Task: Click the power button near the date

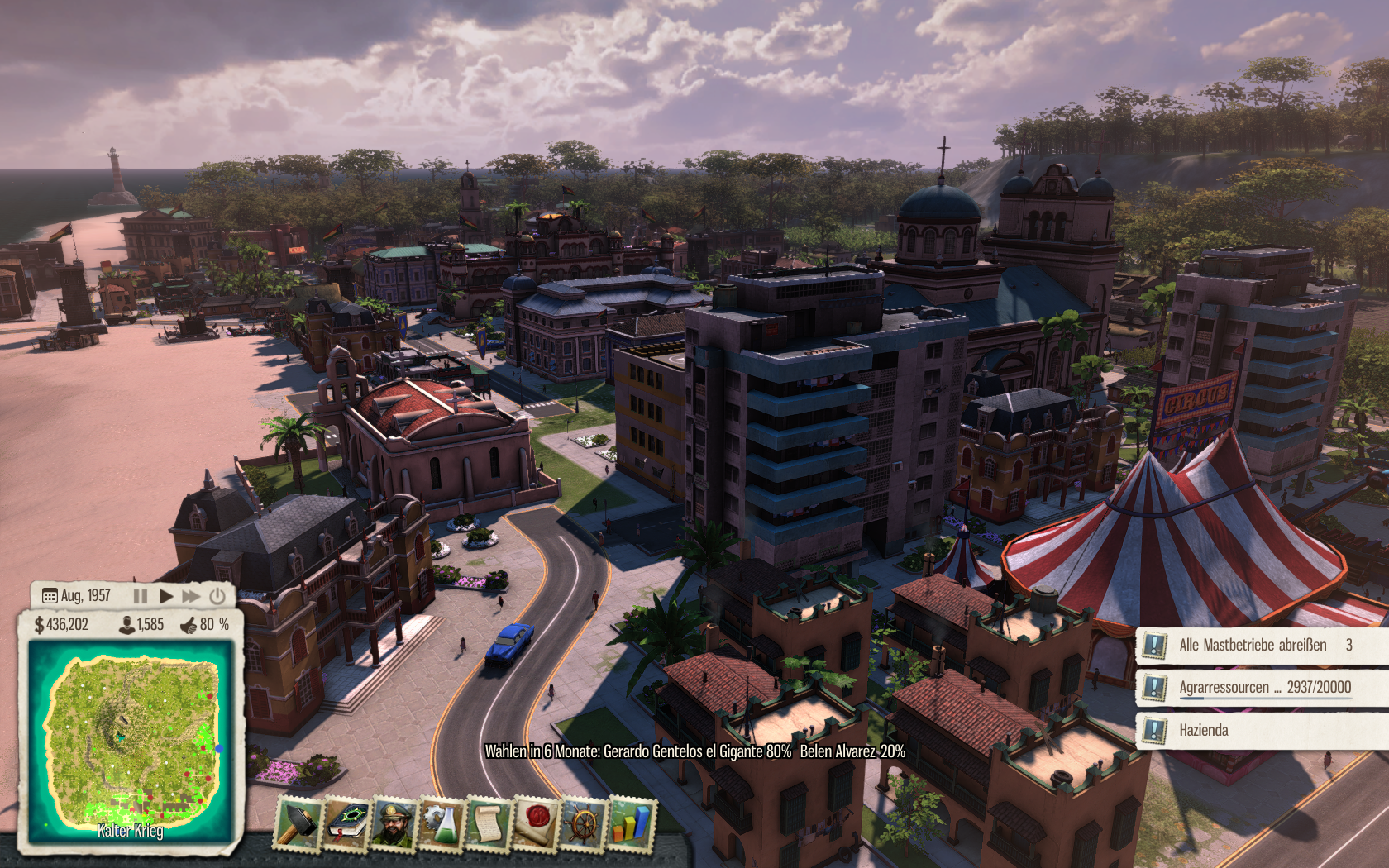Action: [x=217, y=596]
